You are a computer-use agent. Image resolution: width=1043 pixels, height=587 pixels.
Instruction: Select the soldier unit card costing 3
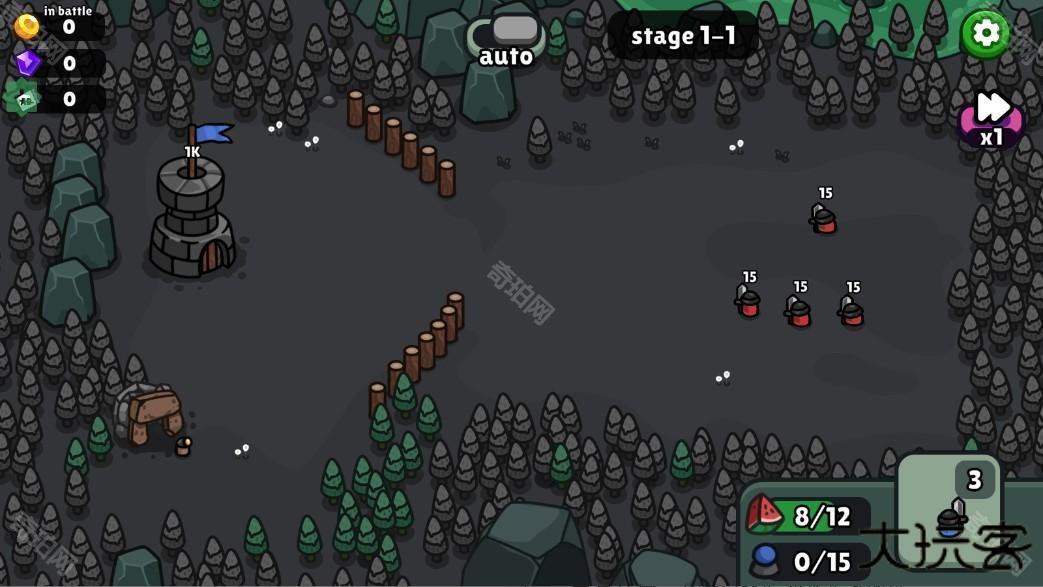click(949, 511)
